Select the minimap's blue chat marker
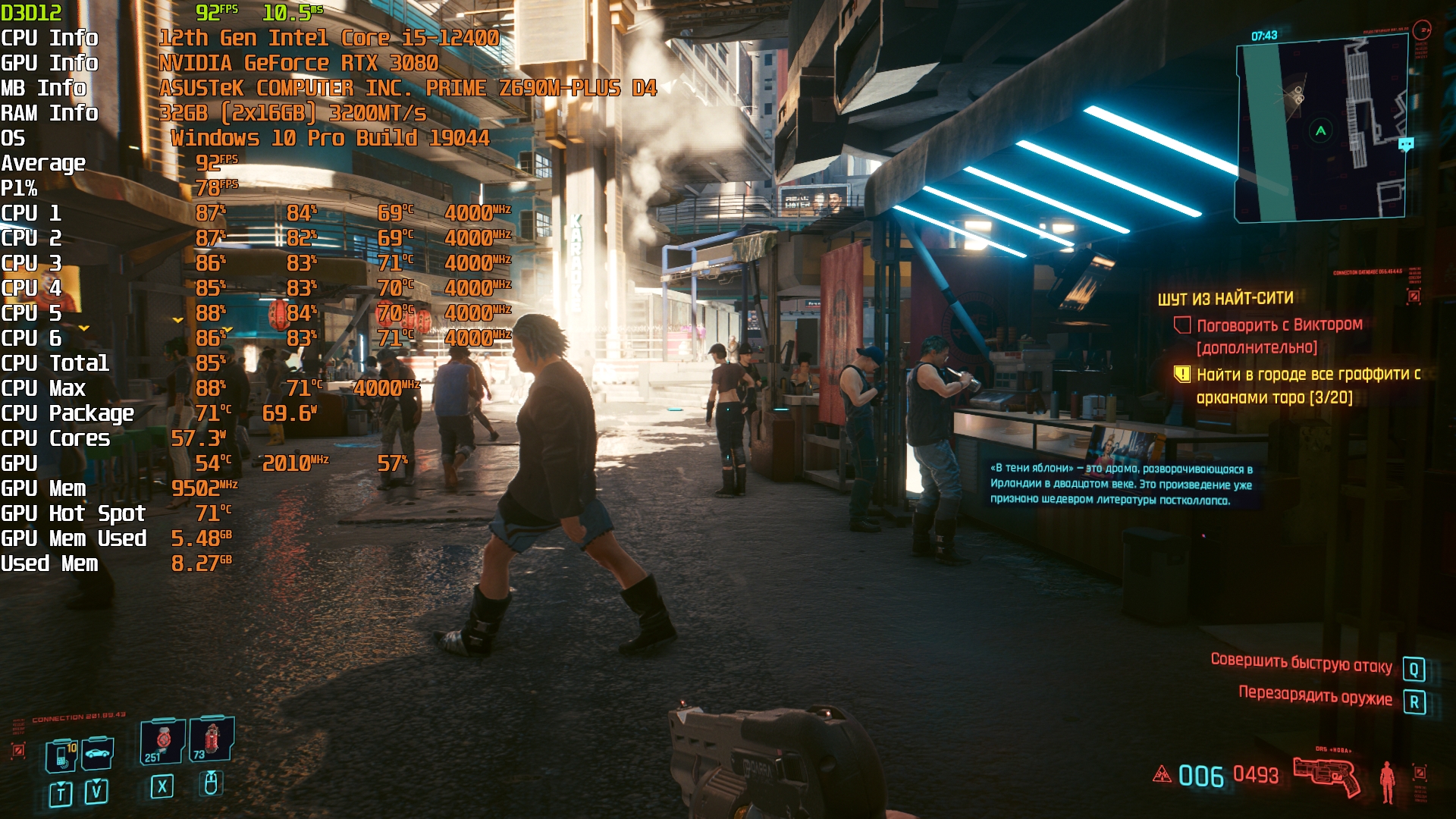This screenshot has width=1456, height=819. coord(1406,143)
